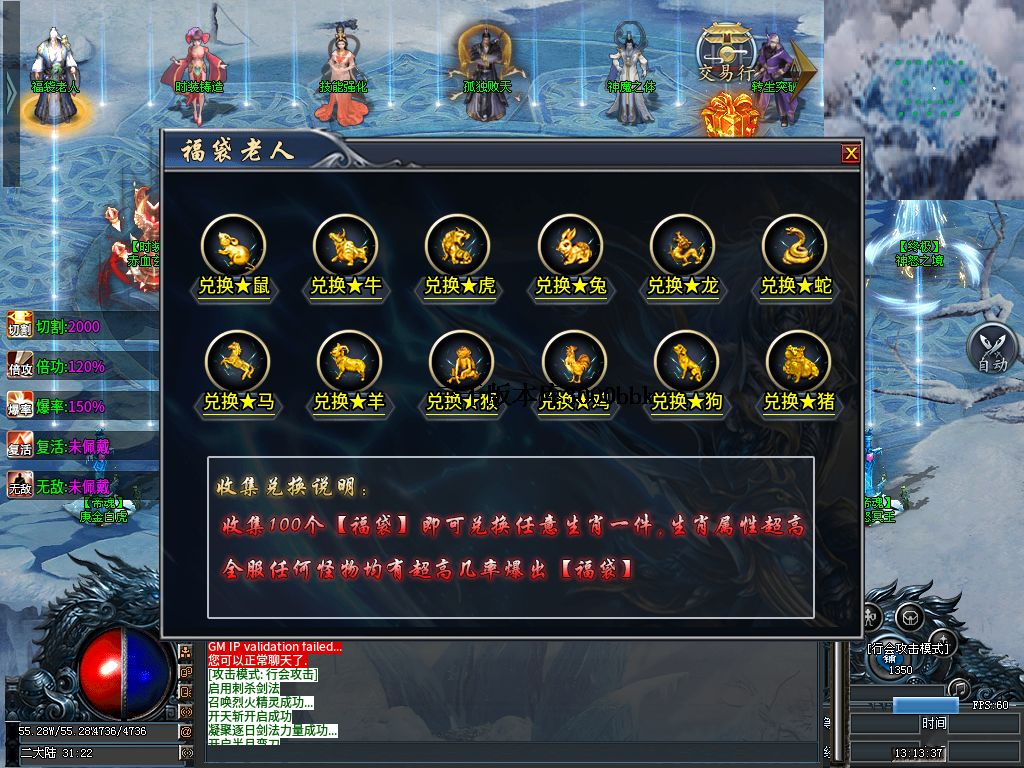This screenshot has width=1024, height=768.
Task: Pick the Goat zodiac exchange (兑换★羊)
Action: (x=349, y=362)
